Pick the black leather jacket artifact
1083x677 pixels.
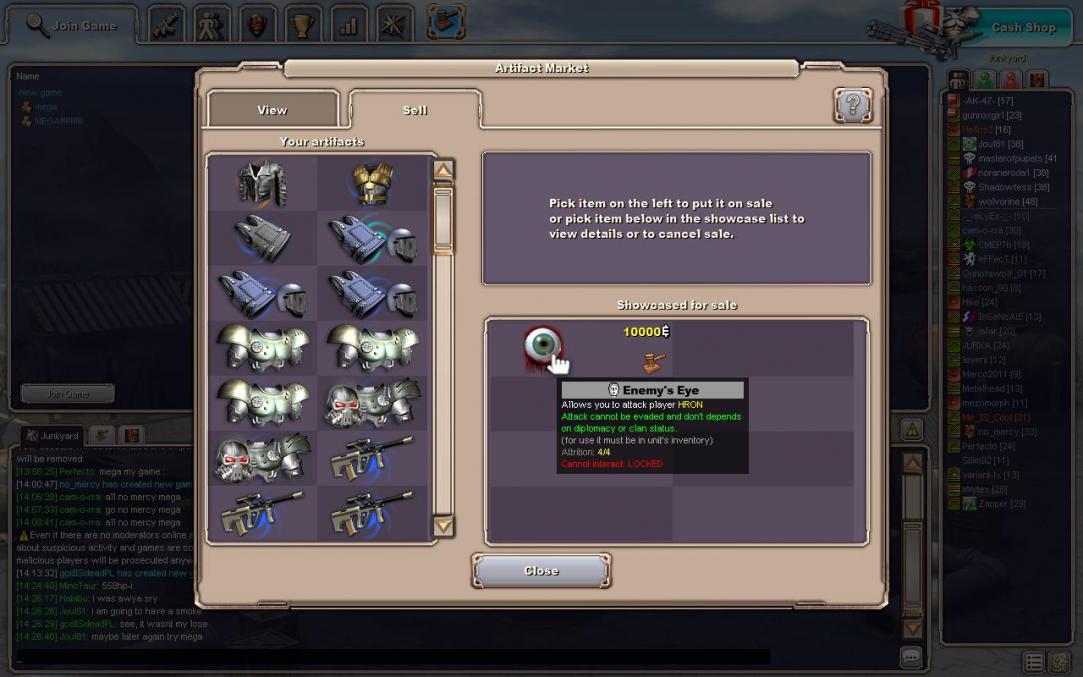coord(262,183)
